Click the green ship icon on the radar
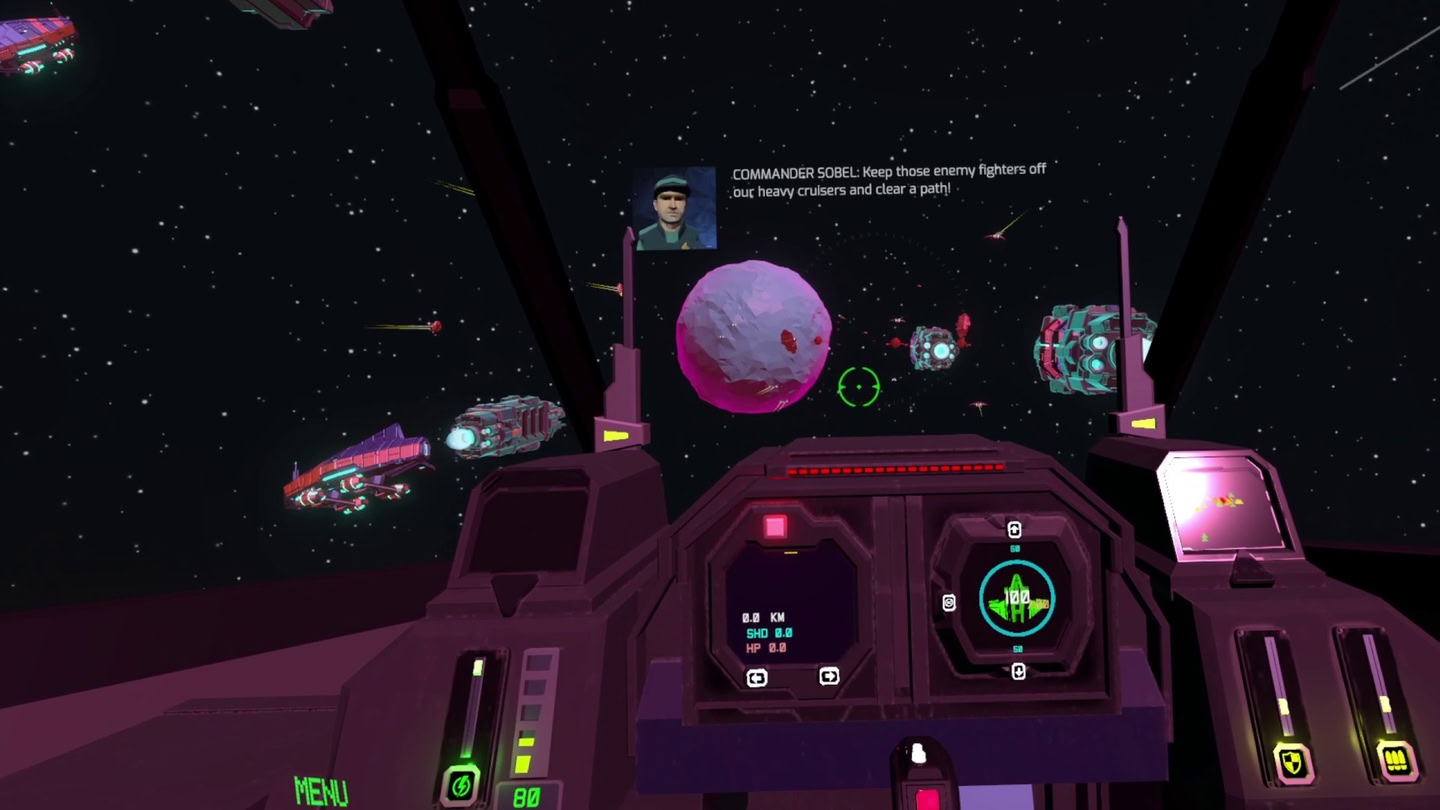The height and width of the screenshot is (810, 1440). point(1016,596)
